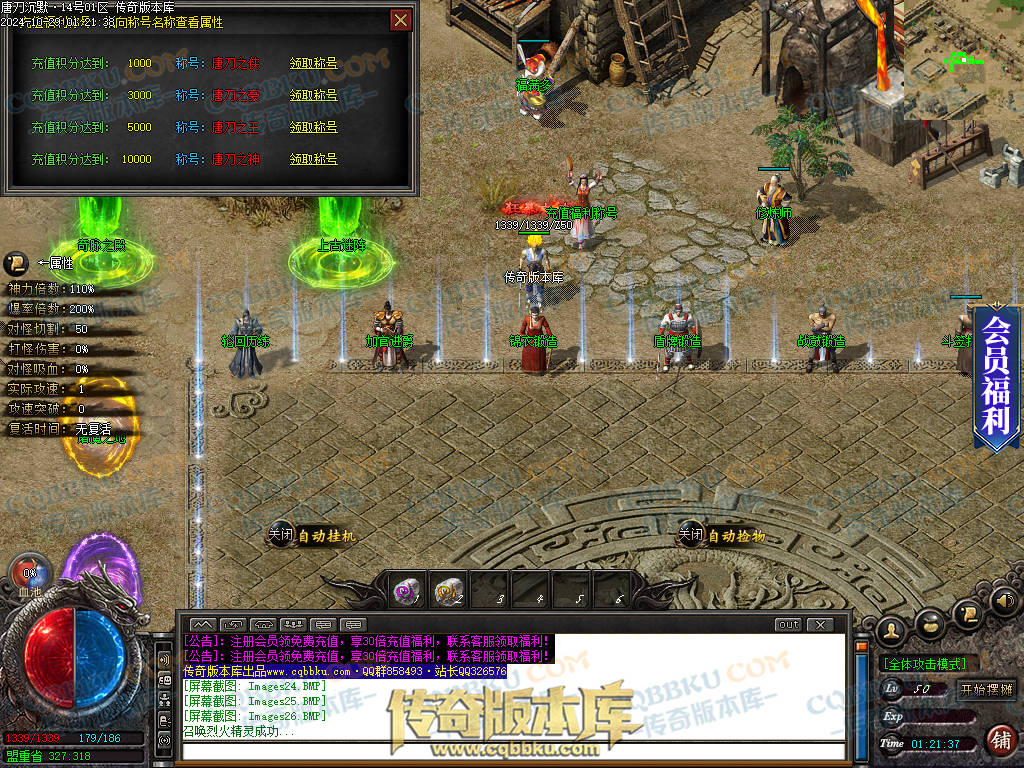Toggle the 自动捡物 auto-pickup switch
1024x768 pixels.
tap(691, 535)
